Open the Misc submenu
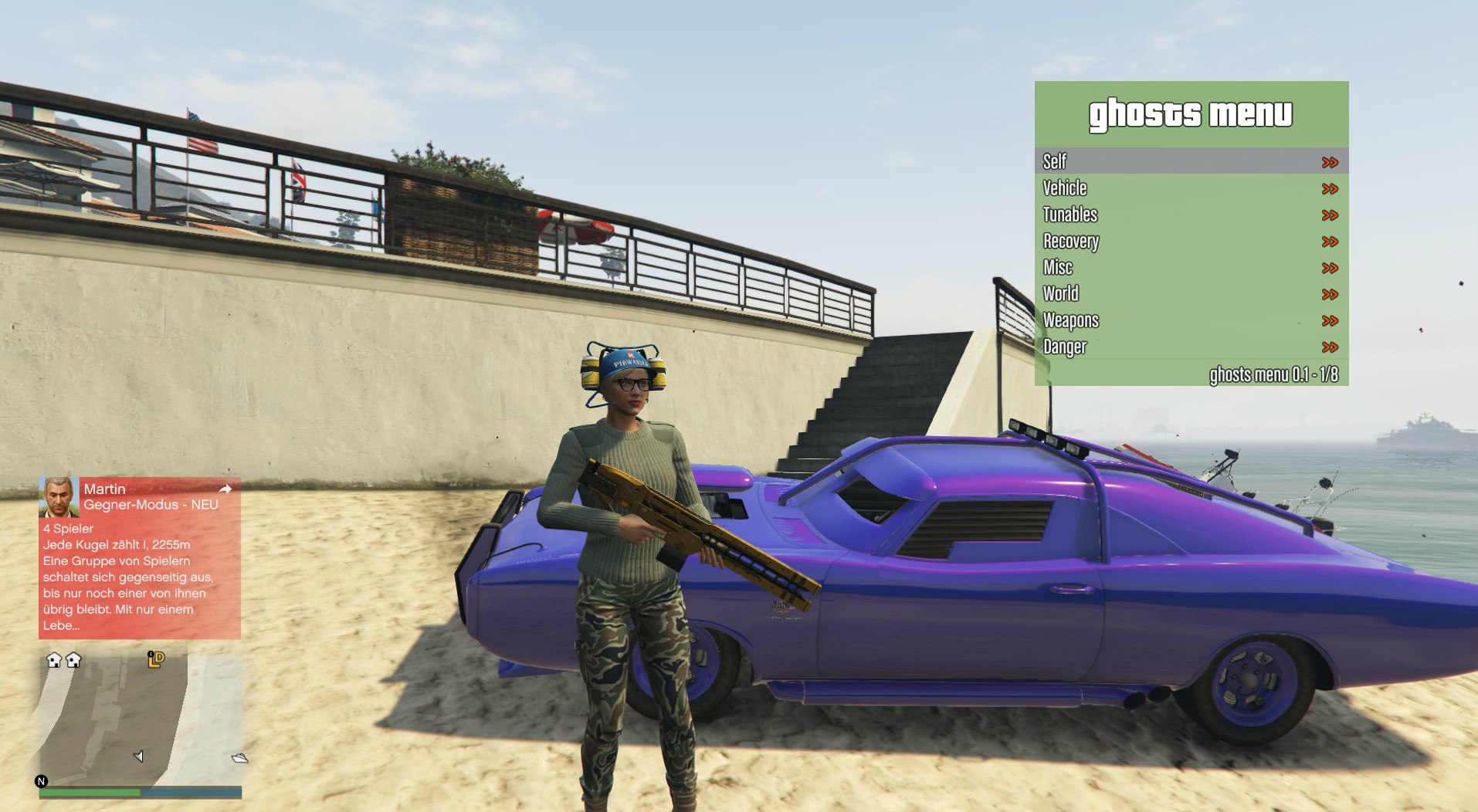This screenshot has width=1478, height=812. pyautogui.click(x=1191, y=268)
